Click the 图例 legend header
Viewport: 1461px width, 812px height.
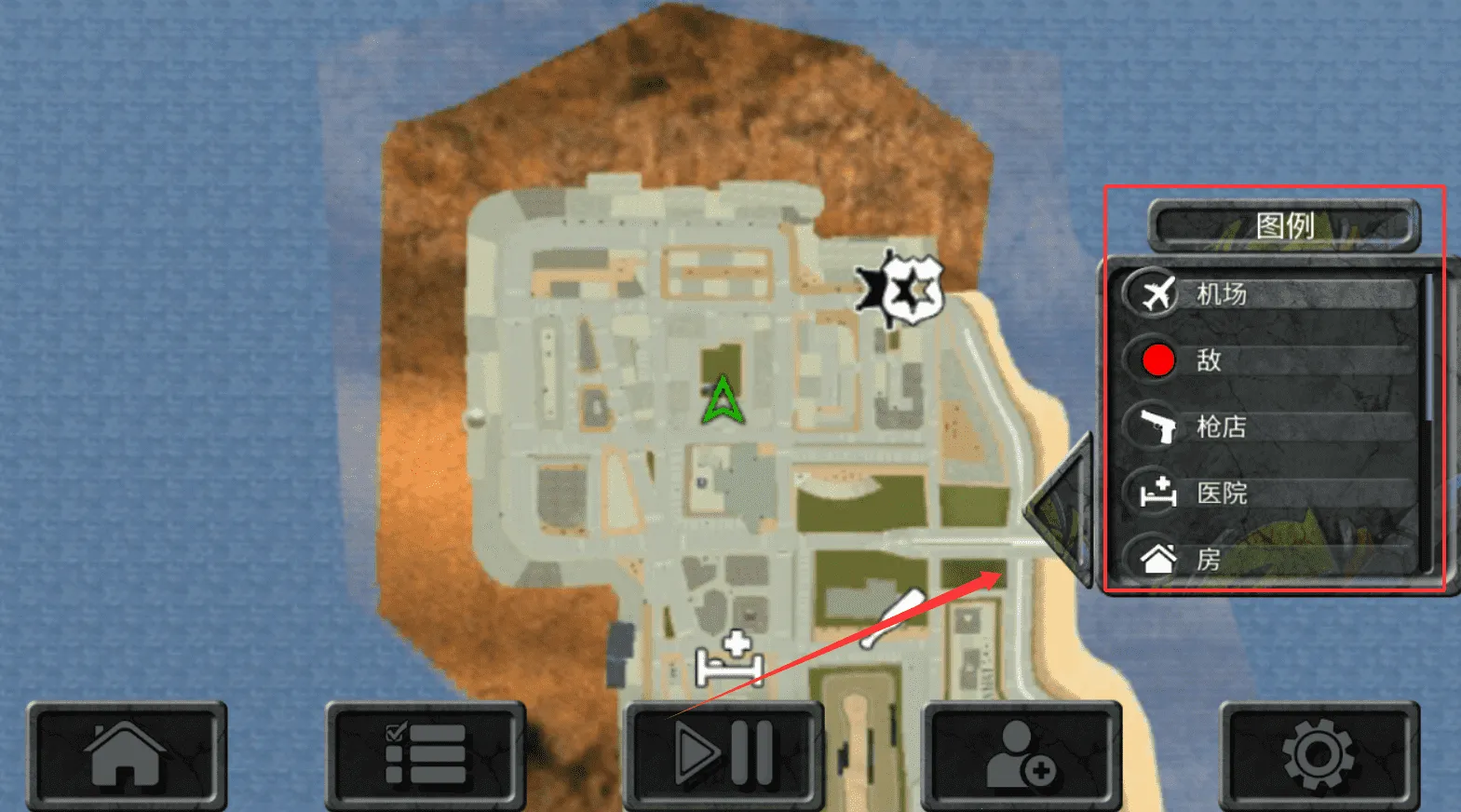pos(1284,225)
